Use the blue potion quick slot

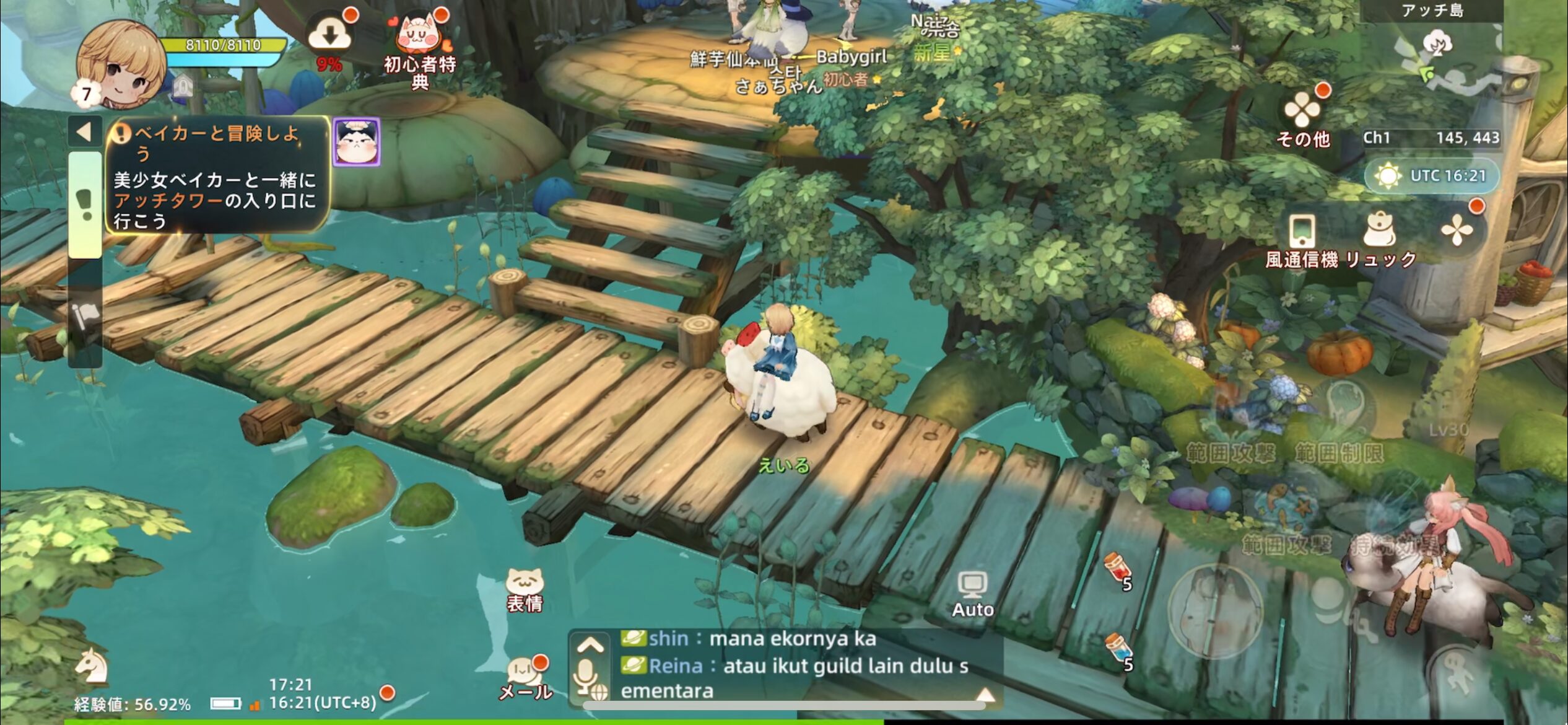(1118, 649)
